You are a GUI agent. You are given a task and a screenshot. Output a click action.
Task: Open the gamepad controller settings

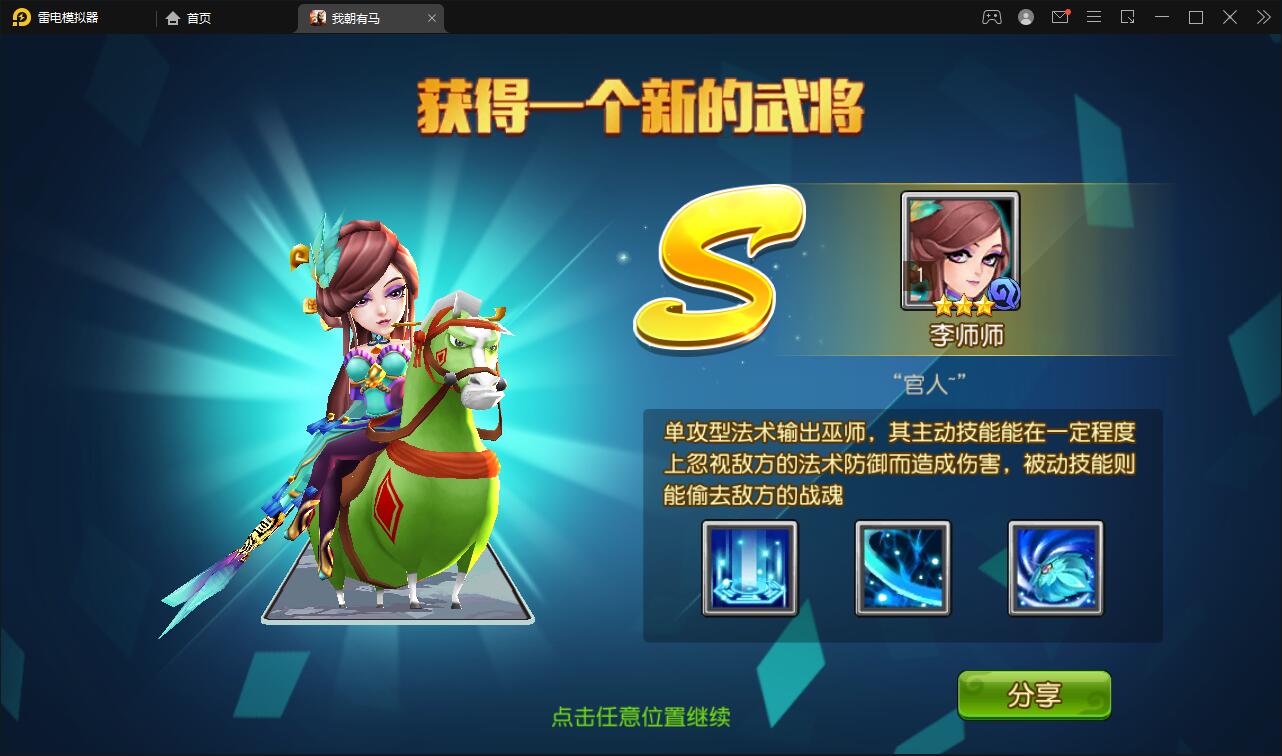pyautogui.click(x=991, y=17)
